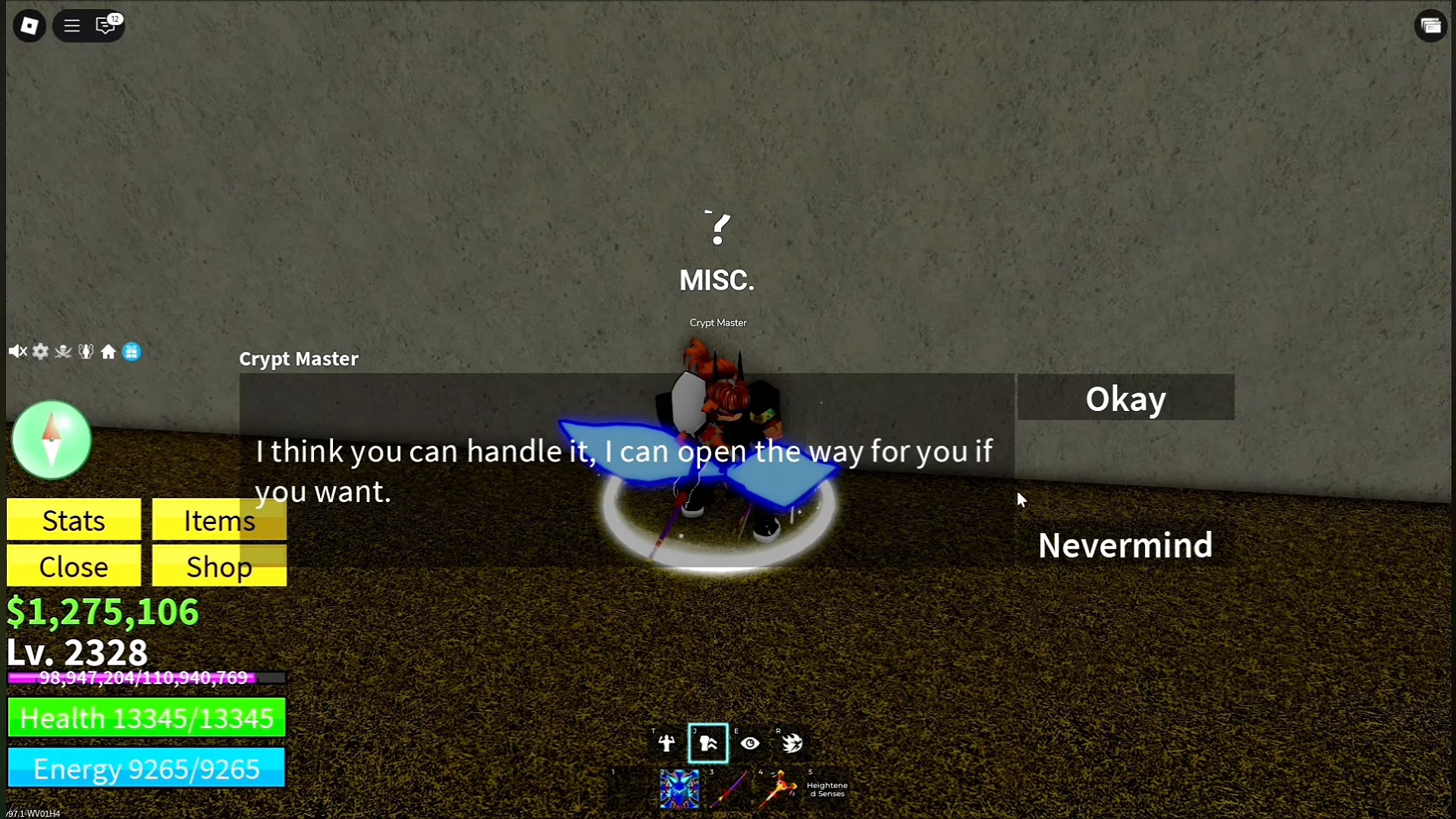
Task: Trigger the R flame dash ability icon
Action: [x=791, y=743]
